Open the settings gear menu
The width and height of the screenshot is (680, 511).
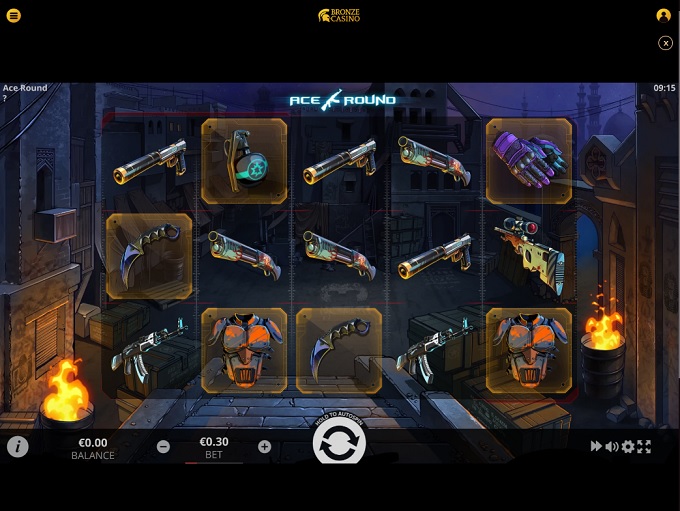tap(628, 447)
